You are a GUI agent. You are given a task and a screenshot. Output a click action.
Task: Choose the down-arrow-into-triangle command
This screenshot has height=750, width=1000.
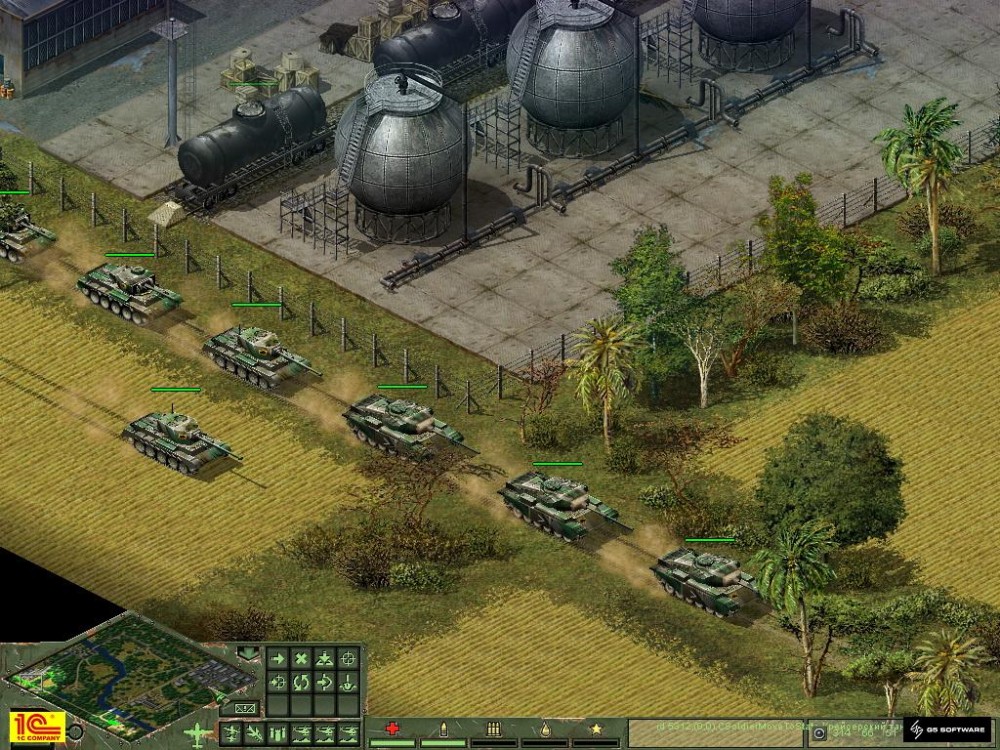point(325,658)
